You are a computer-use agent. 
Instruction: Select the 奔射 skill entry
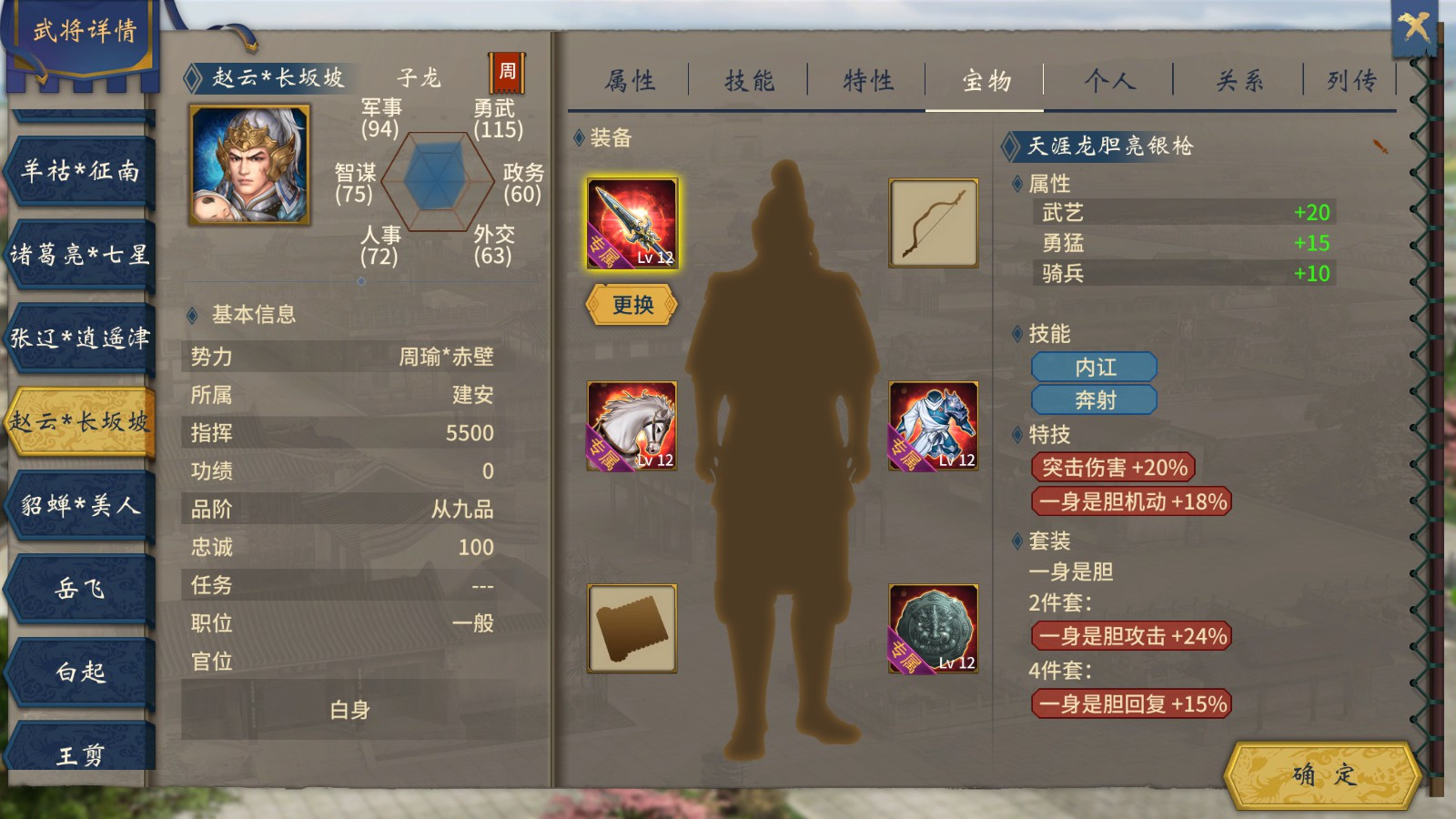pos(1094,399)
